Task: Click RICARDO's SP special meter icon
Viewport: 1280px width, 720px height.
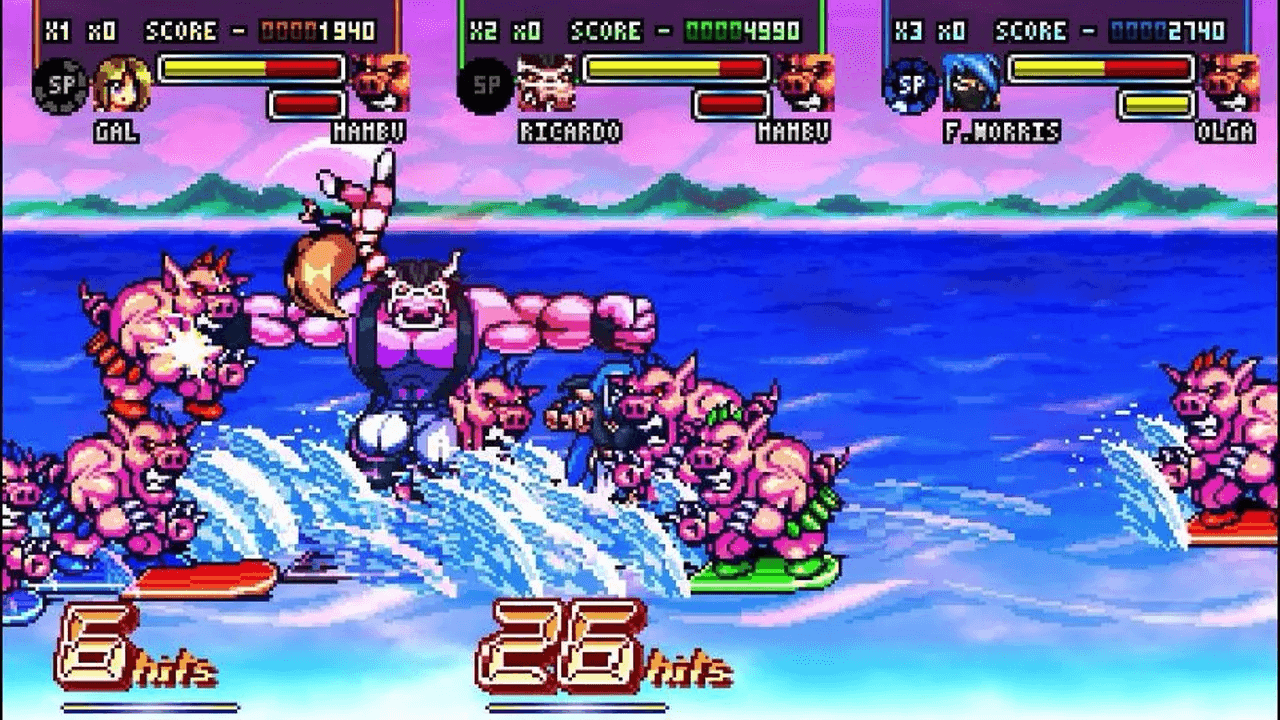Action: [487, 83]
